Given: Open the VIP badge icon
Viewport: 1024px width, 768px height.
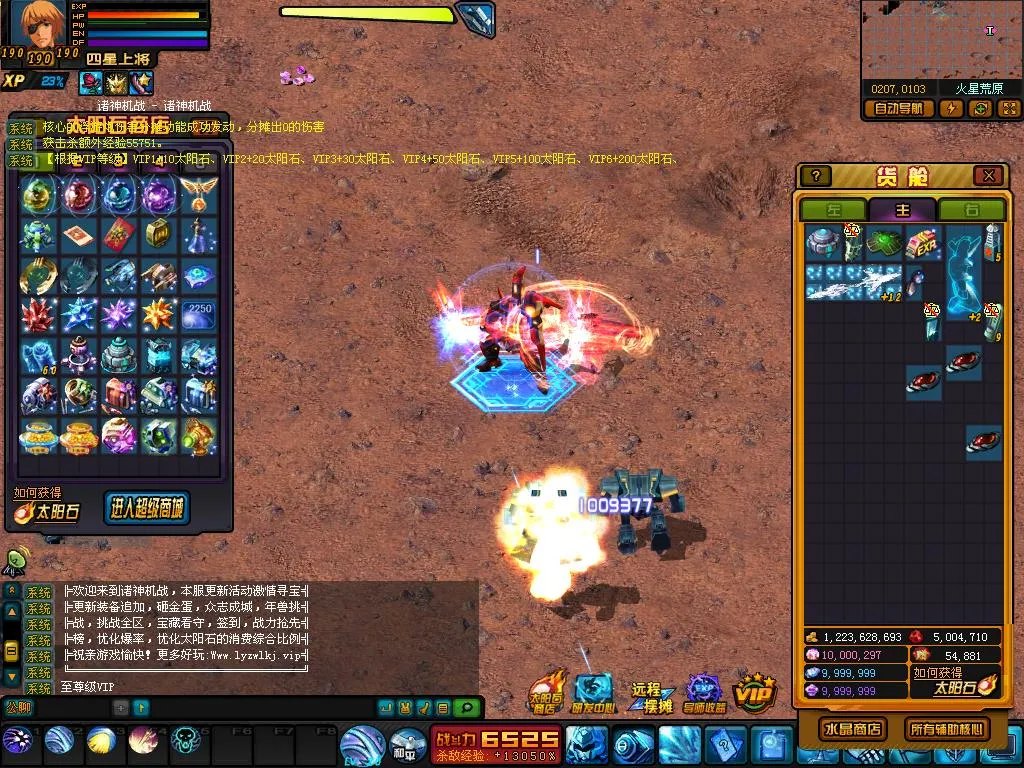Looking at the screenshot, I should (755, 692).
